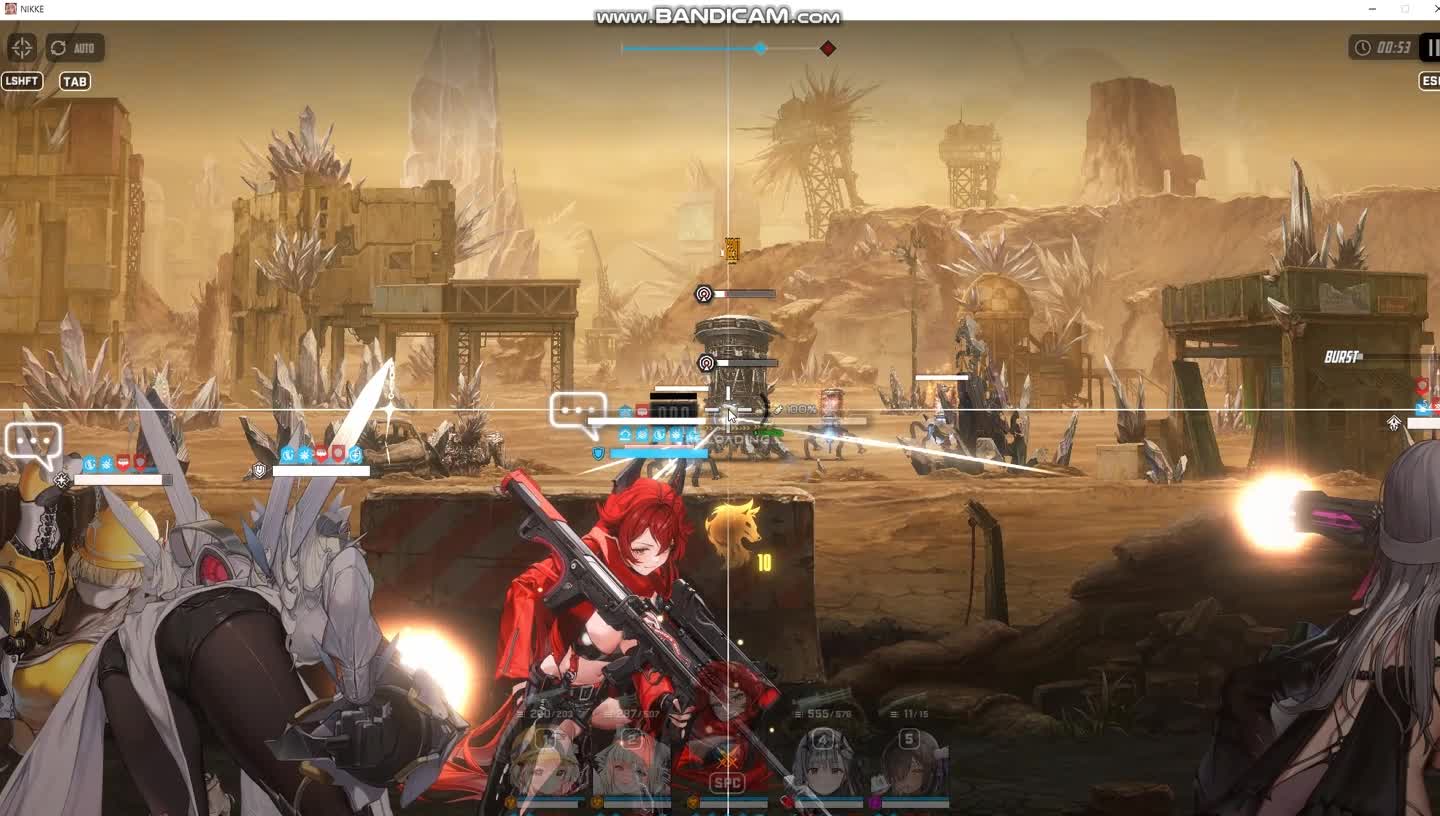The image size is (1440, 816).
Task: Toggle the crosshair auto-aim button
Action: click(22, 47)
